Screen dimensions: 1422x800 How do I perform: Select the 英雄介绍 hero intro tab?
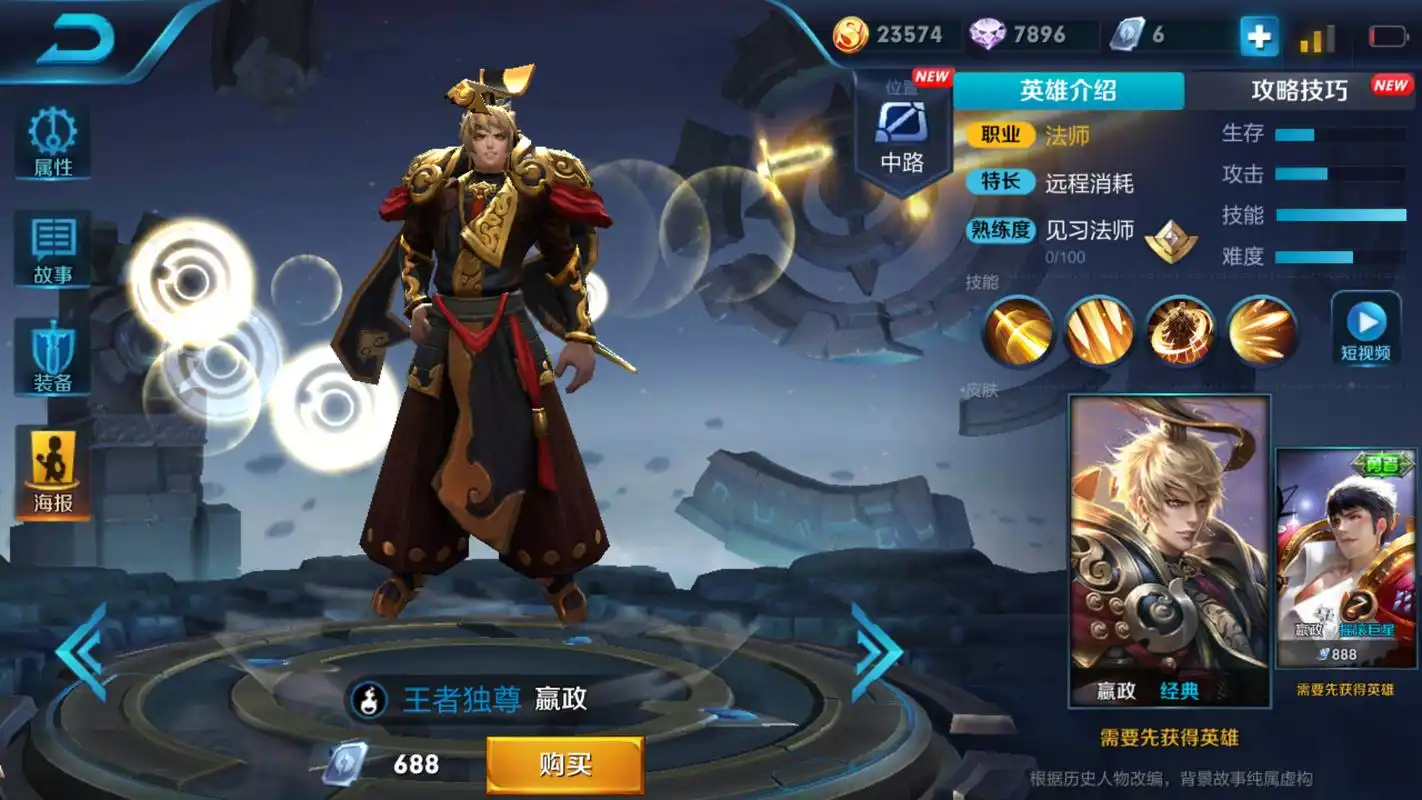click(x=1067, y=91)
